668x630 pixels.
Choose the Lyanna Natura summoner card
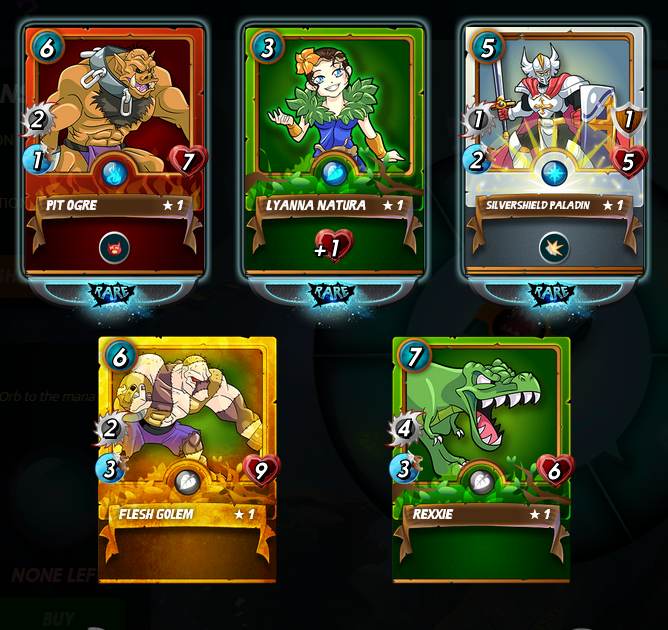[334, 150]
